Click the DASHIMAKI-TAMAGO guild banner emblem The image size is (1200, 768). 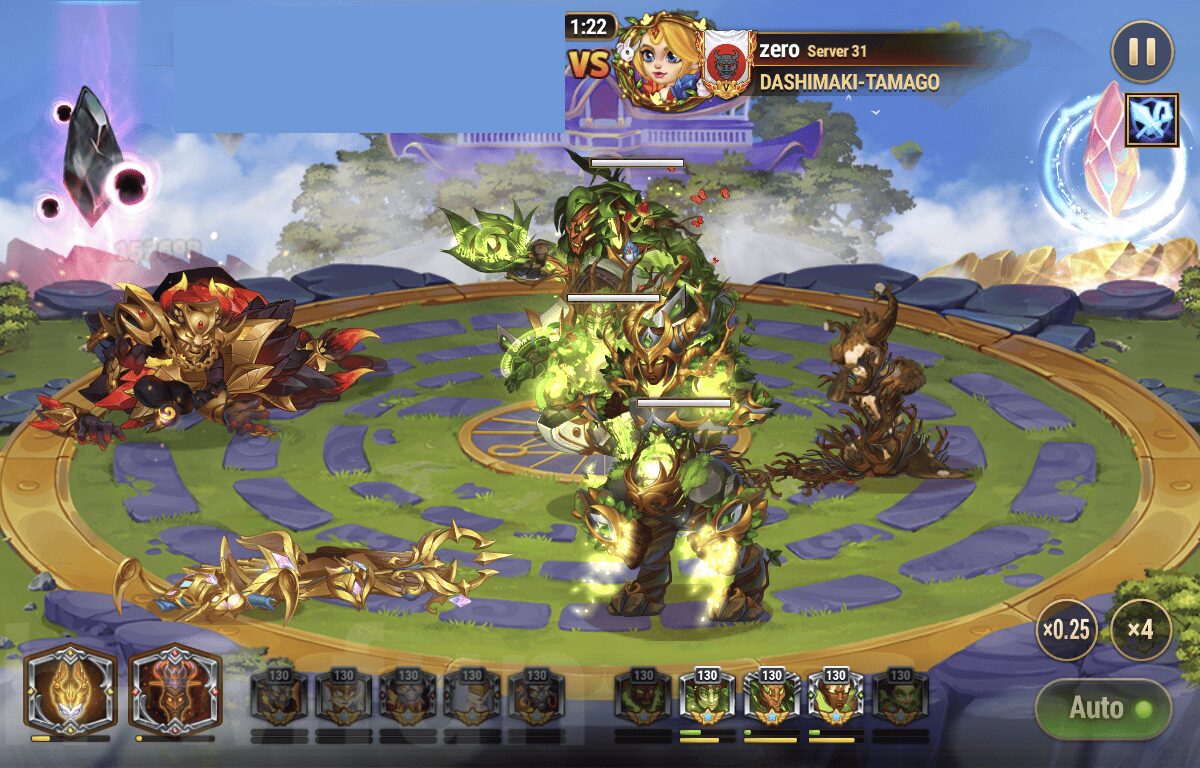click(727, 63)
